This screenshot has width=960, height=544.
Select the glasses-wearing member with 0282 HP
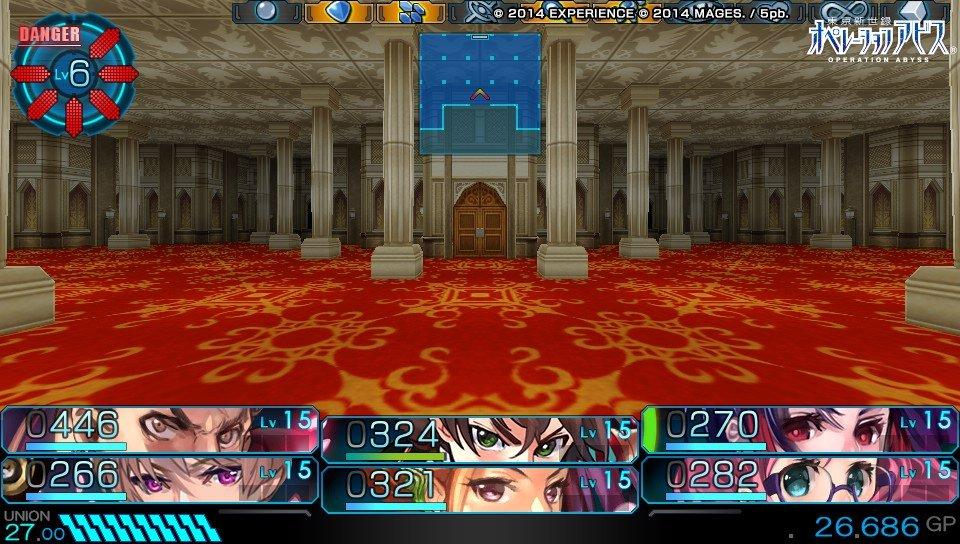pos(798,476)
